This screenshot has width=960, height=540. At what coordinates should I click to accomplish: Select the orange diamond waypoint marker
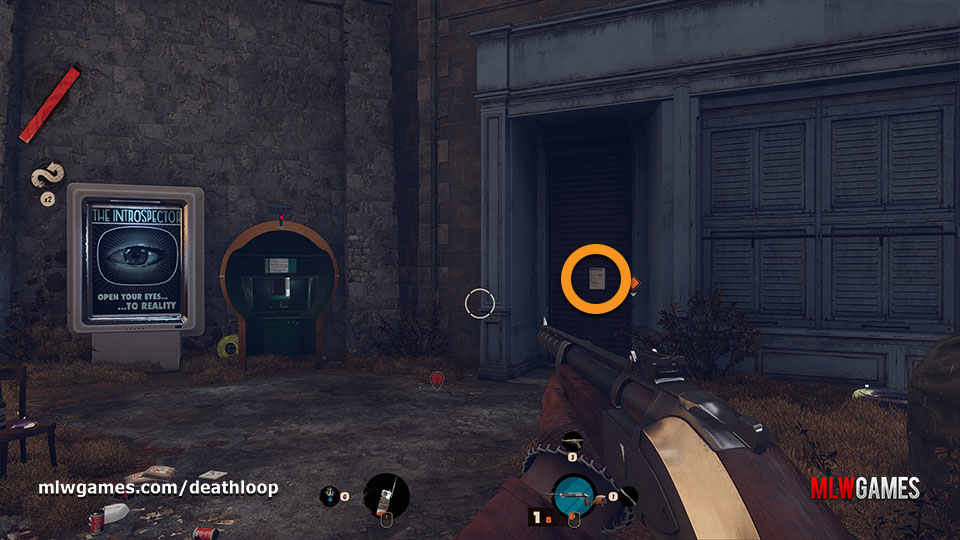point(634,283)
